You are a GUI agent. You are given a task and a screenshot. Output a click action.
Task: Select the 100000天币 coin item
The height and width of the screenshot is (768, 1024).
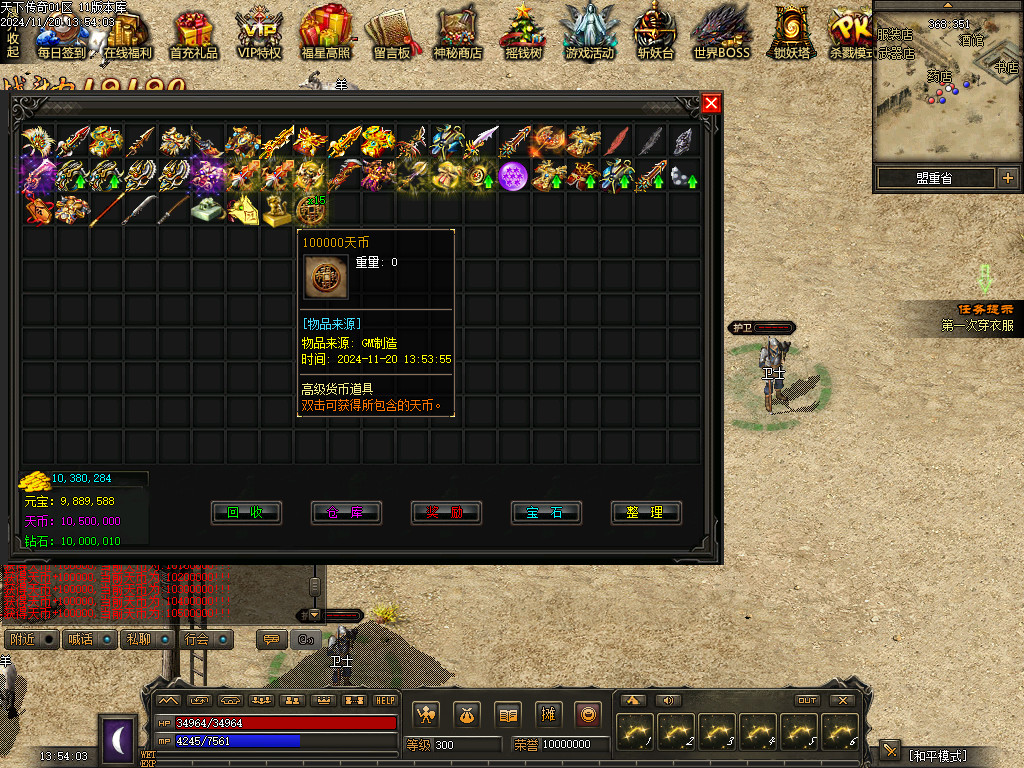click(310, 209)
